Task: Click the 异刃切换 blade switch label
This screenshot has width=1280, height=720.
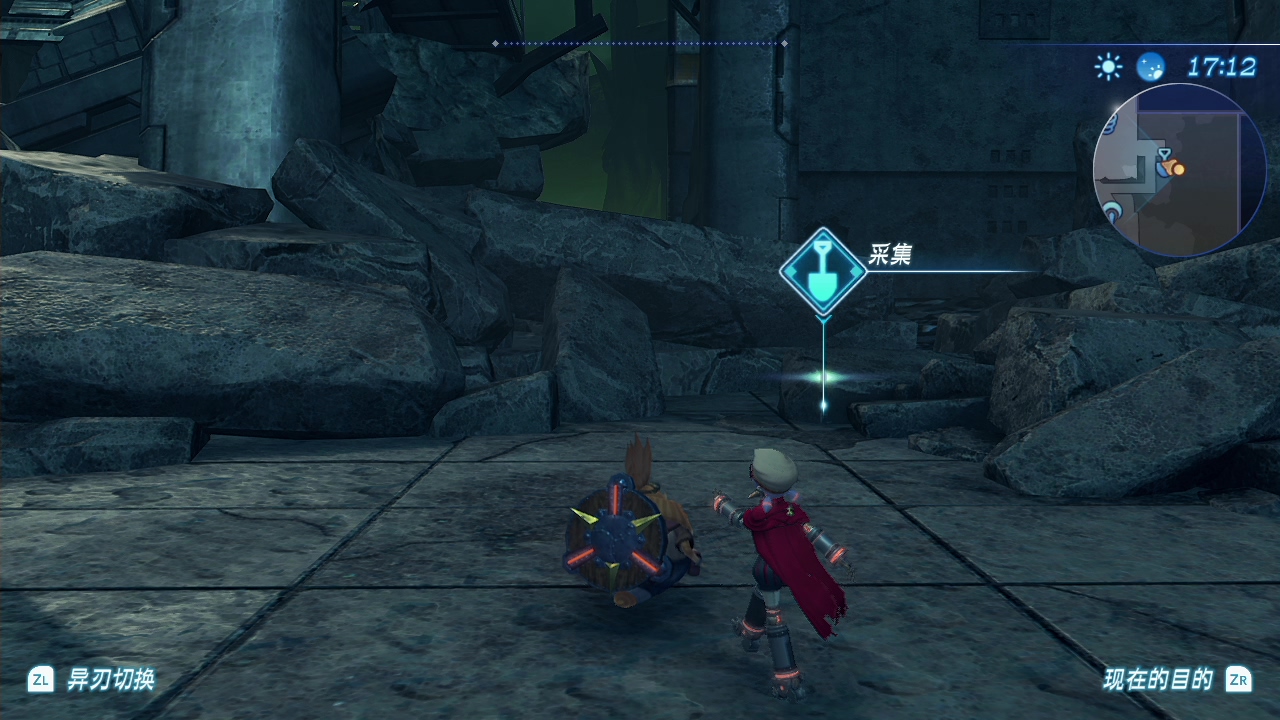Action: coord(110,680)
